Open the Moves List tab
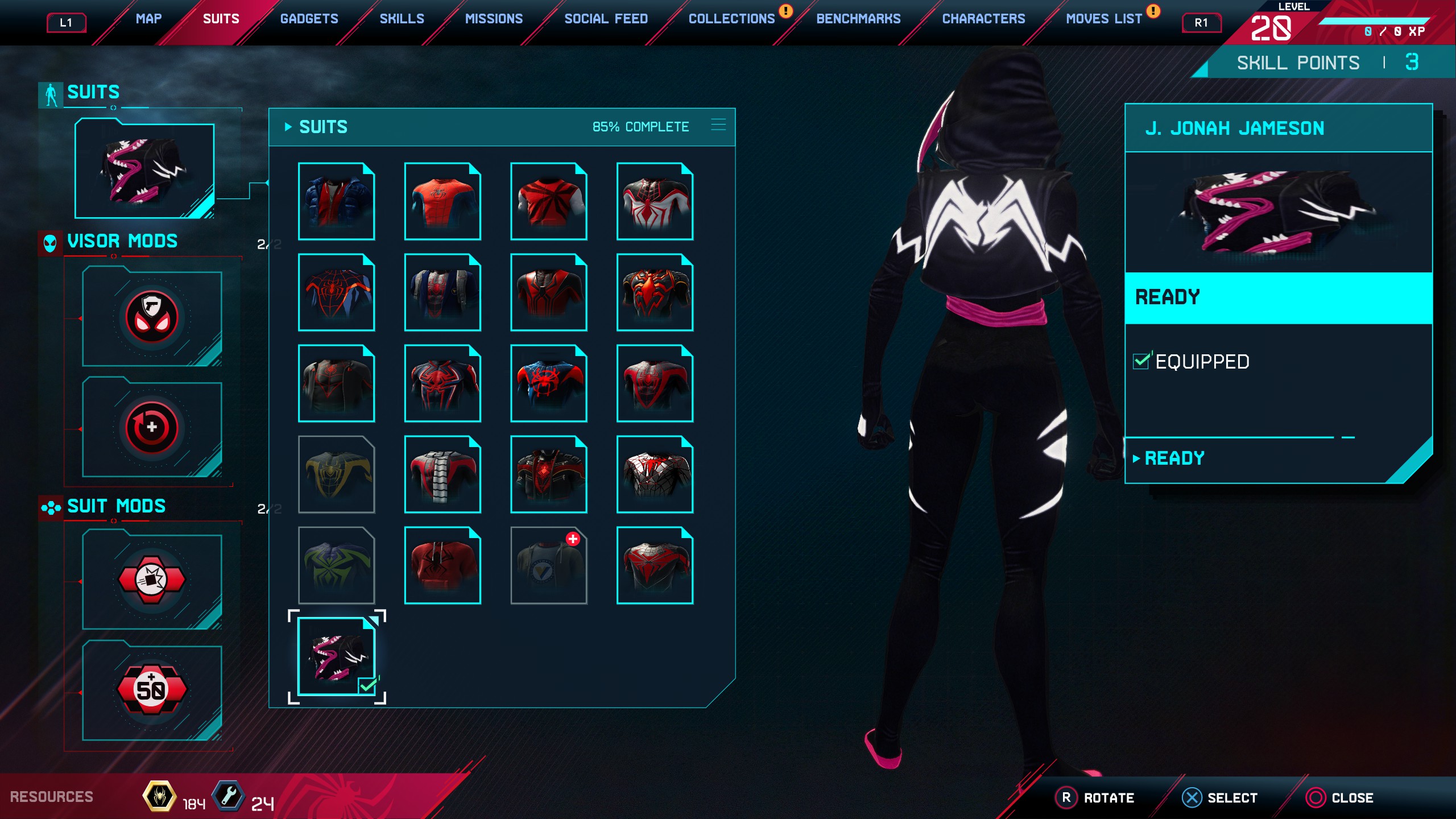Viewport: 1456px width, 819px height. pyautogui.click(x=1103, y=19)
